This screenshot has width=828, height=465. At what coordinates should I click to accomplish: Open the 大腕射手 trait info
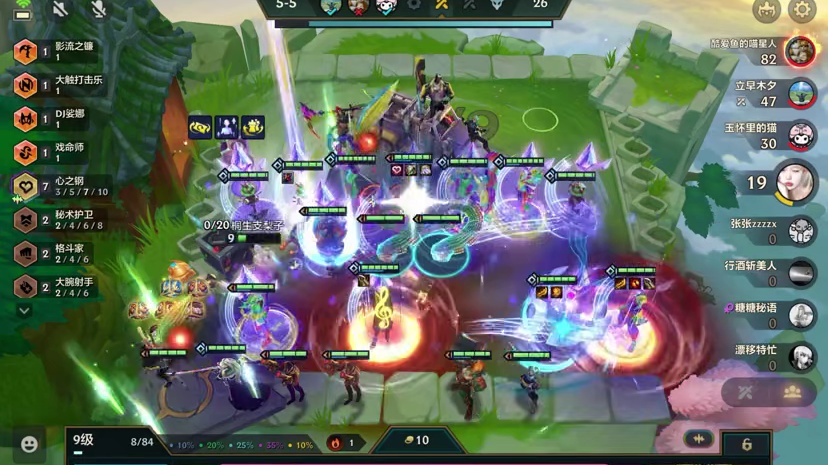pos(25,288)
